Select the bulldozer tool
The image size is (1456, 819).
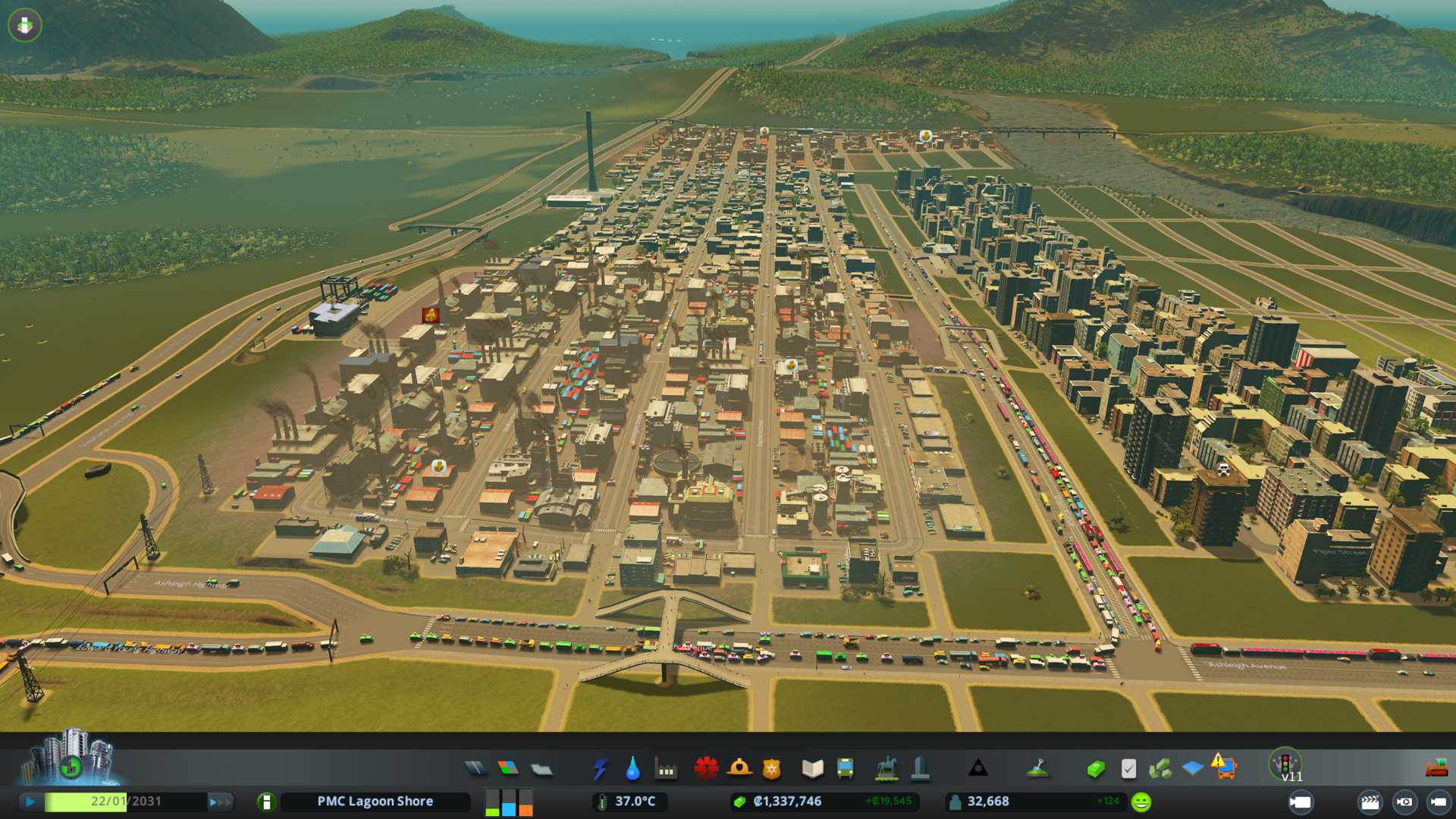coord(1436,769)
